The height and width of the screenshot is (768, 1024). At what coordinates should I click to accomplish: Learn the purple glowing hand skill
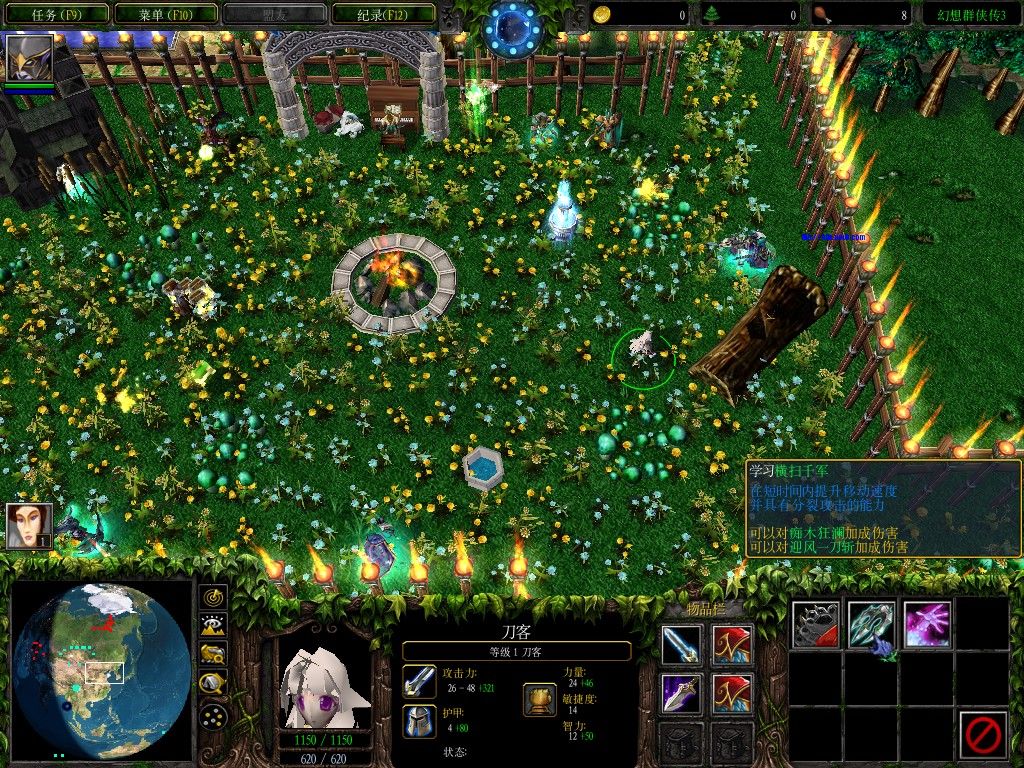(927, 625)
